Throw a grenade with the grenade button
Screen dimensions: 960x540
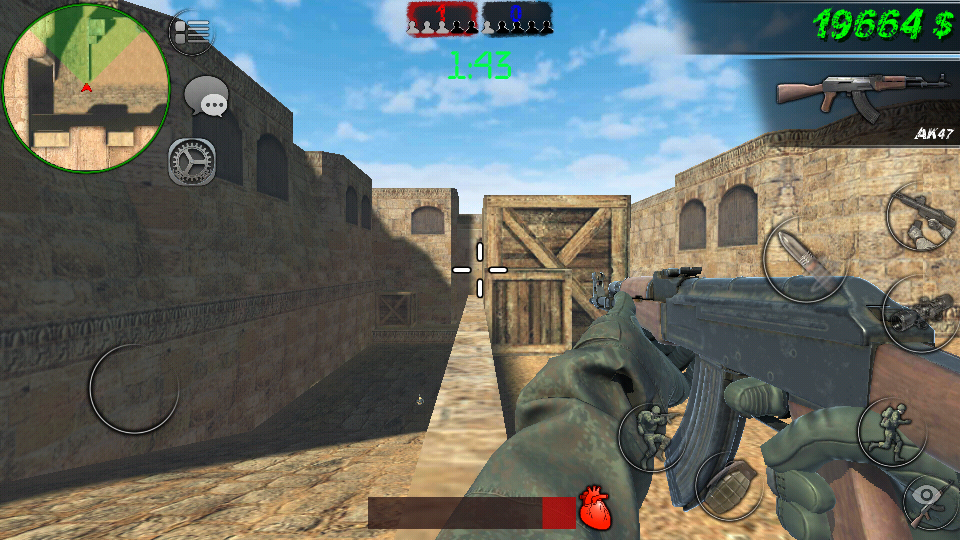pos(729,486)
